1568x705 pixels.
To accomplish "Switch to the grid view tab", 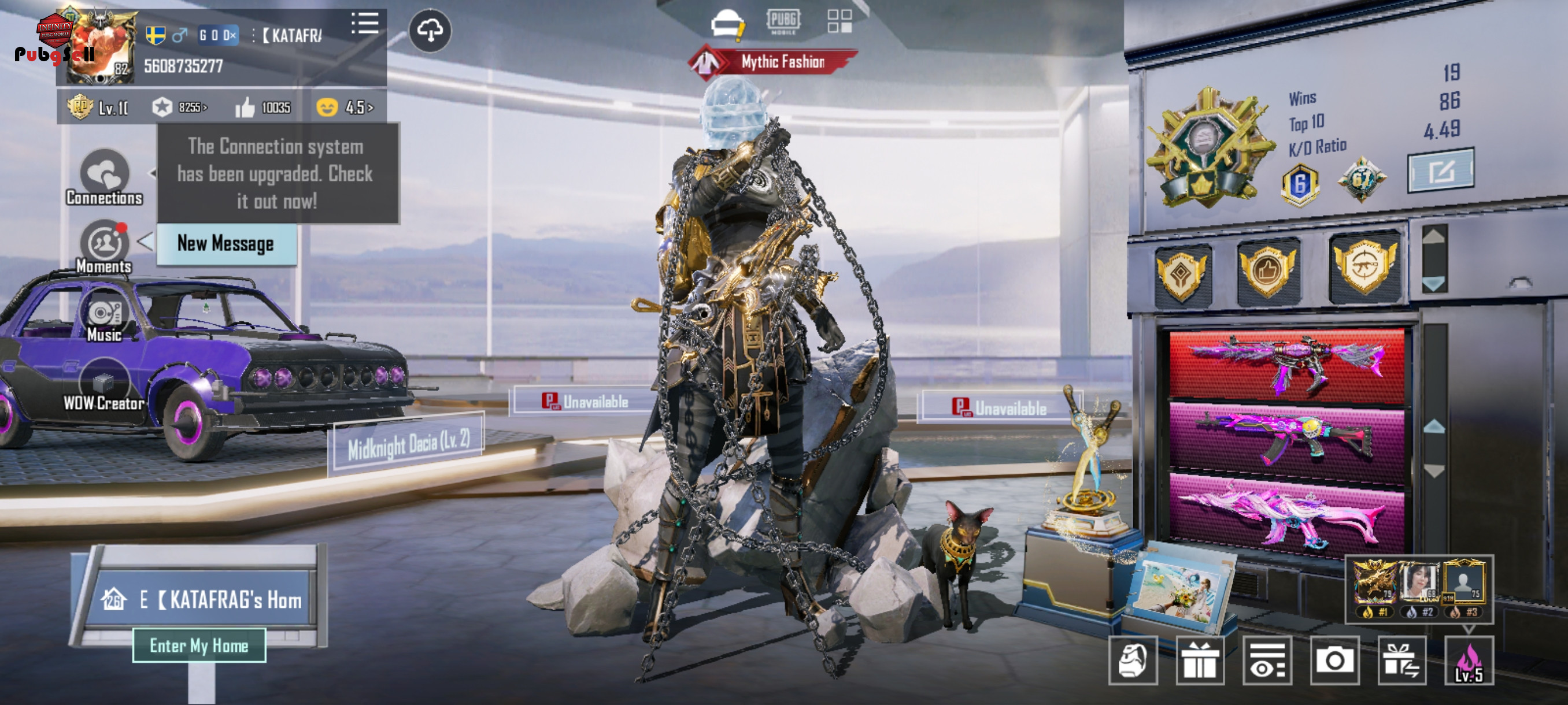I will 840,21.
